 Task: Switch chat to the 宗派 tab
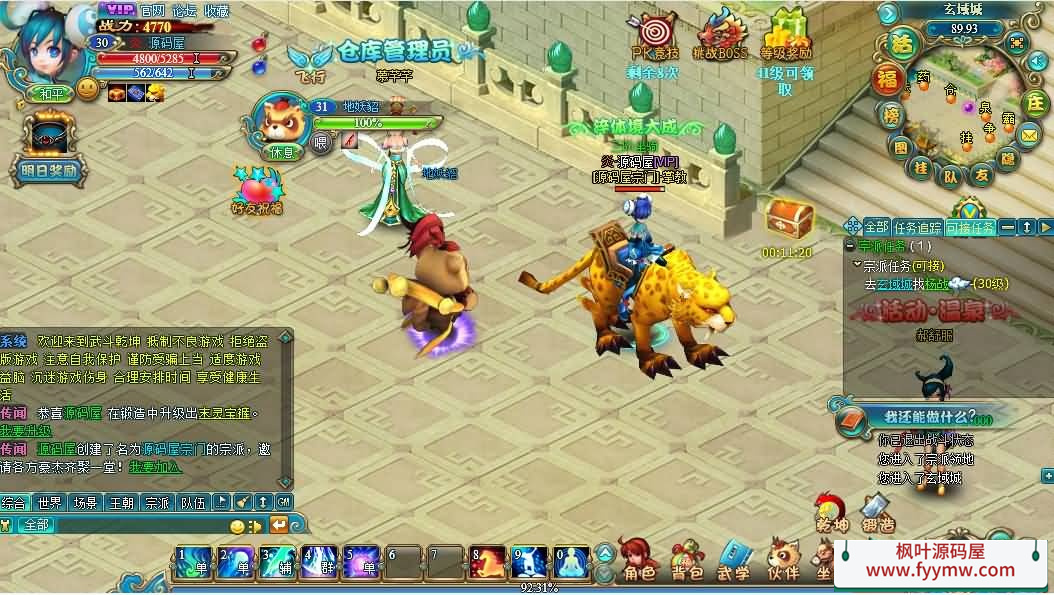coord(156,502)
